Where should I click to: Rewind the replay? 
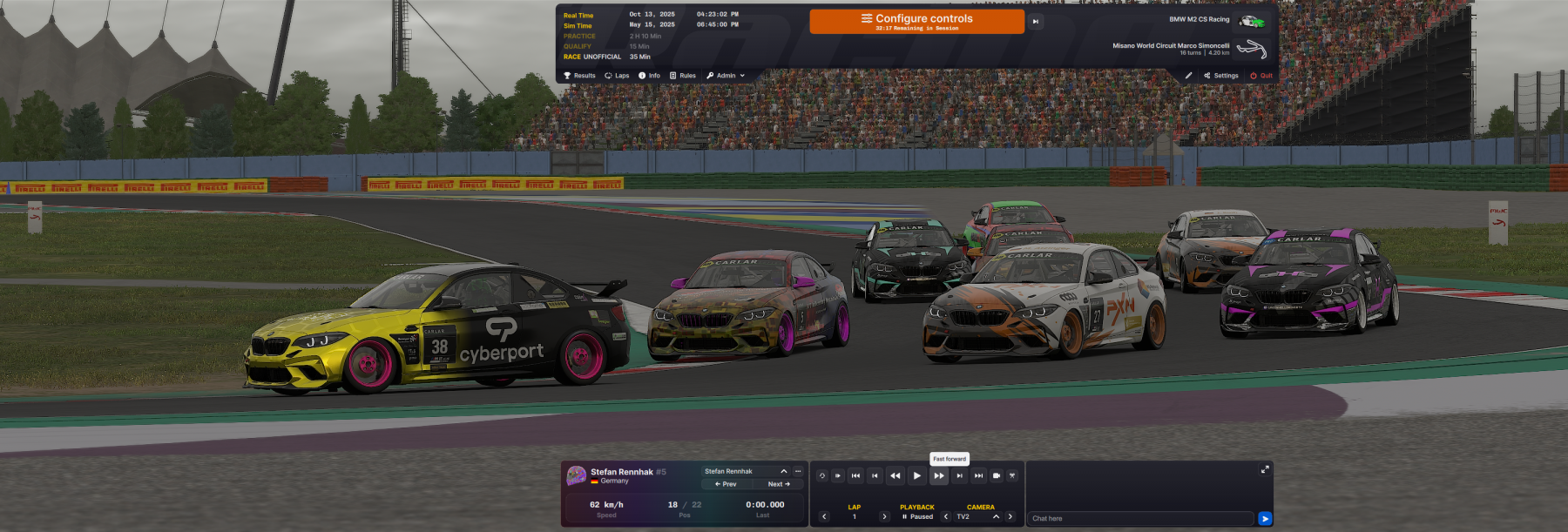pyautogui.click(x=895, y=475)
